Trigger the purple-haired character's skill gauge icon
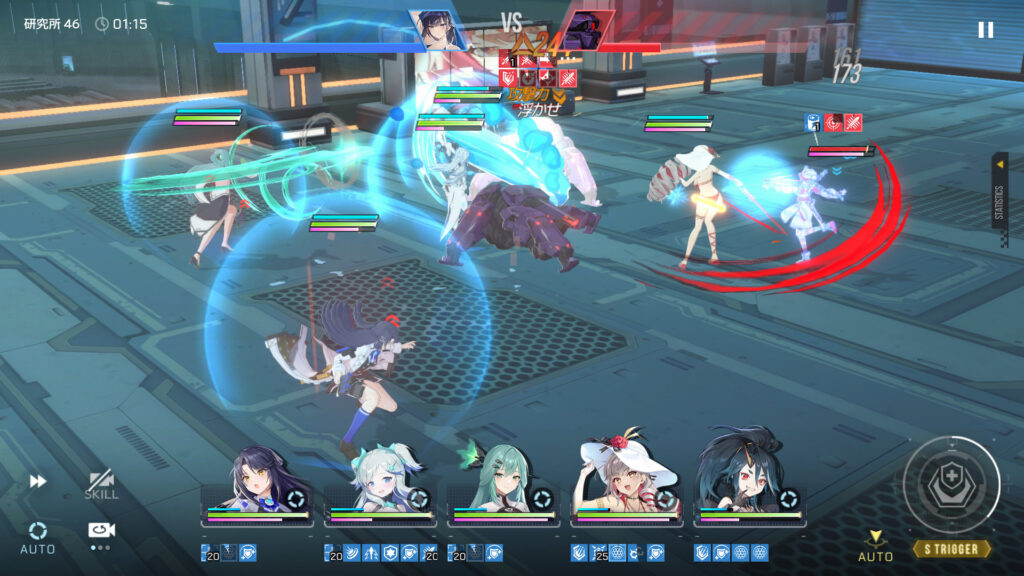The height and width of the screenshot is (576, 1024). (x=296, y=499)
